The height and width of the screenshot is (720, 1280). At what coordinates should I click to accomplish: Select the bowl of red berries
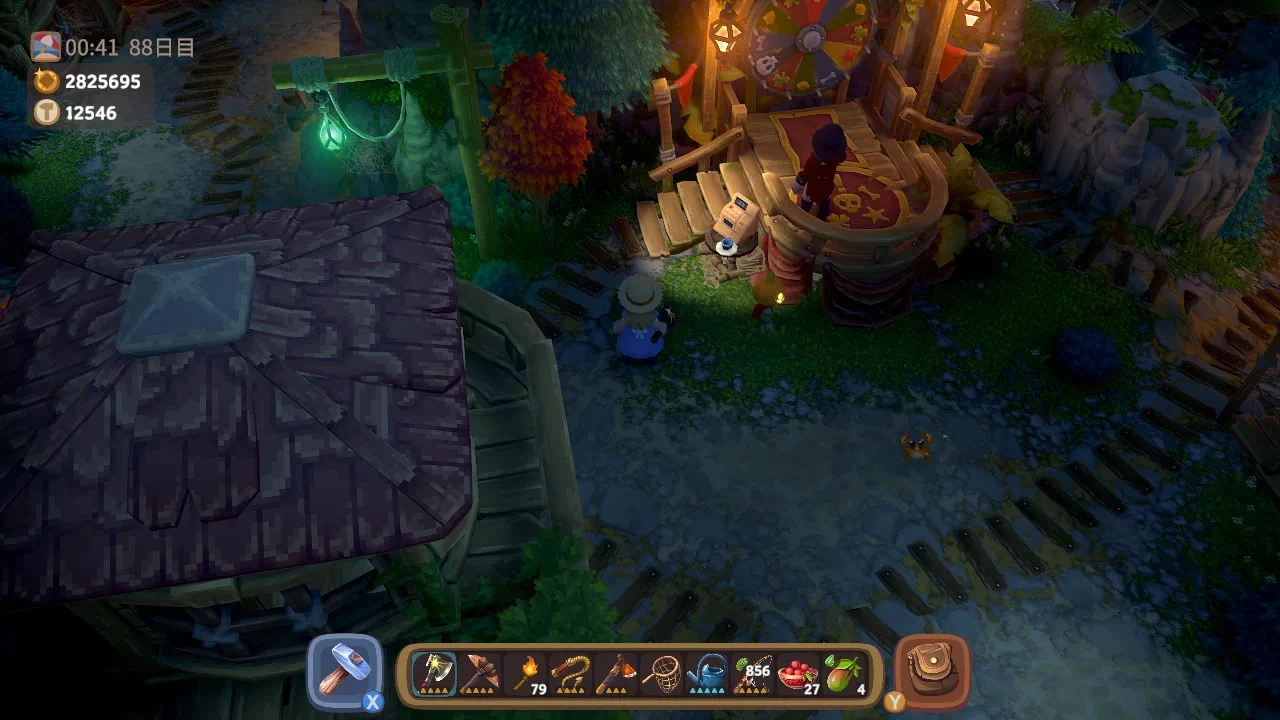pos(797,674)
